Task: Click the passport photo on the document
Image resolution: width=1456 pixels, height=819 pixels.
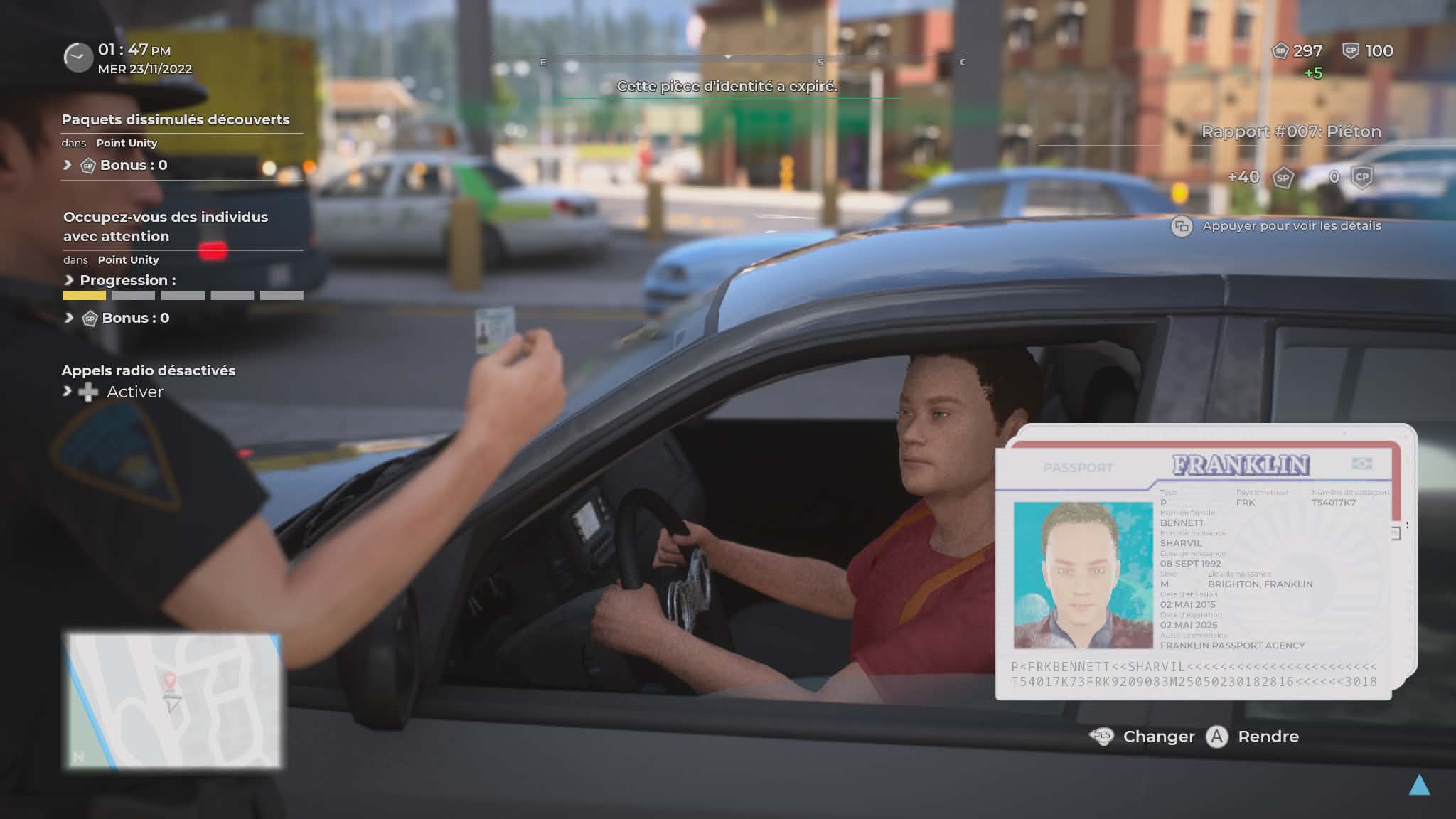Action: click(x=1082, y=575)
